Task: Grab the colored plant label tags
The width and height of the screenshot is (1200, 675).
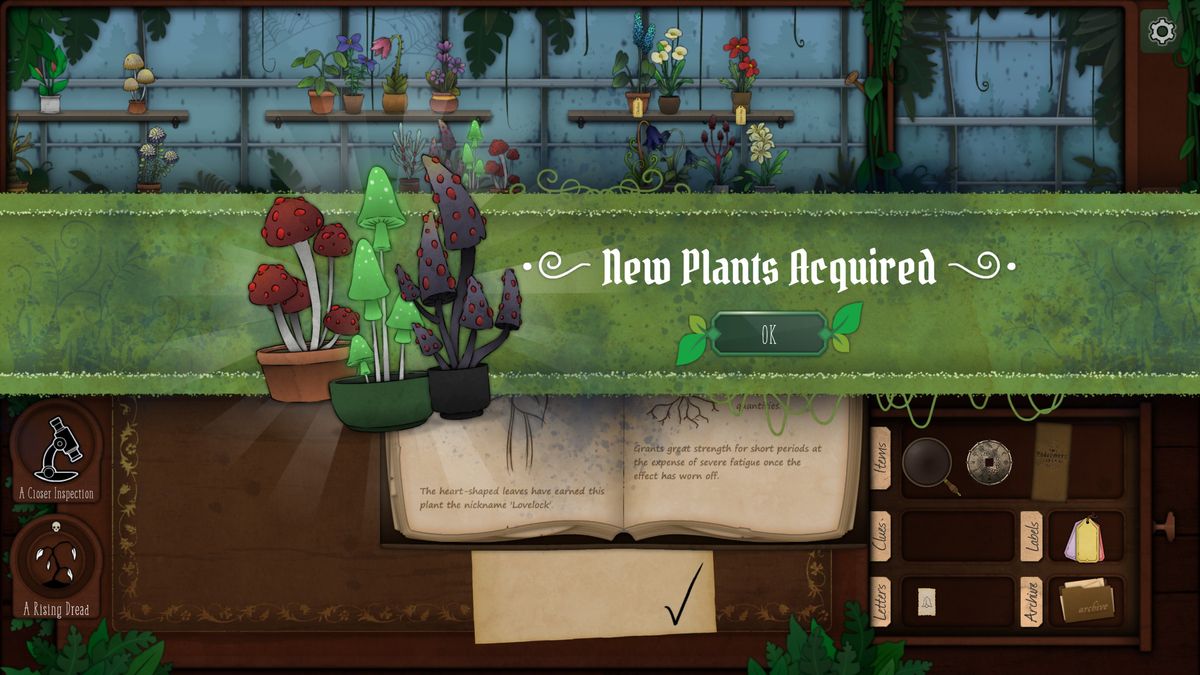Action: coord(1084,539)
